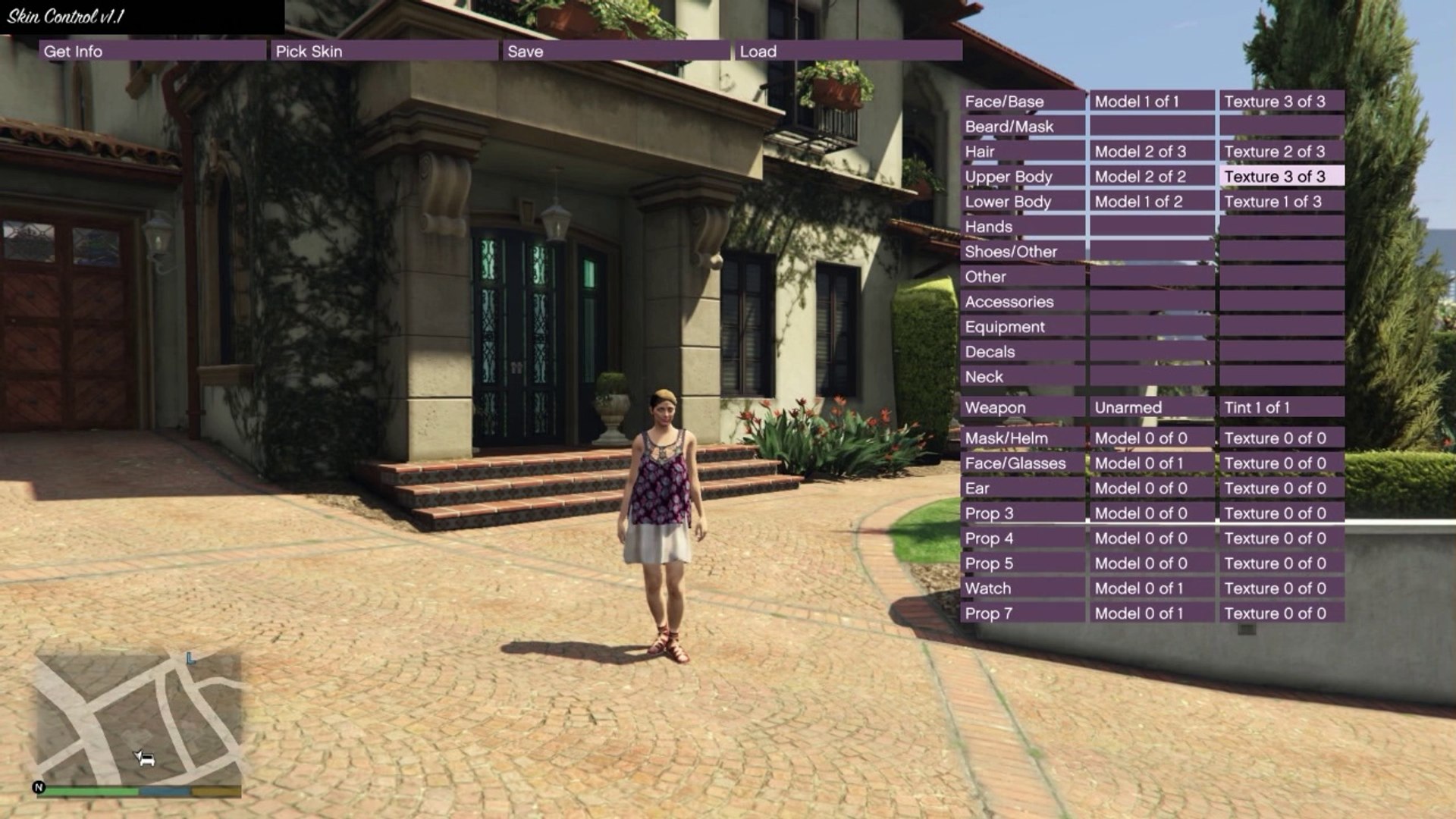Choose the Beard/Mask component row
The width and height of the screenshot is (1456, 819).
(1022, 126)
